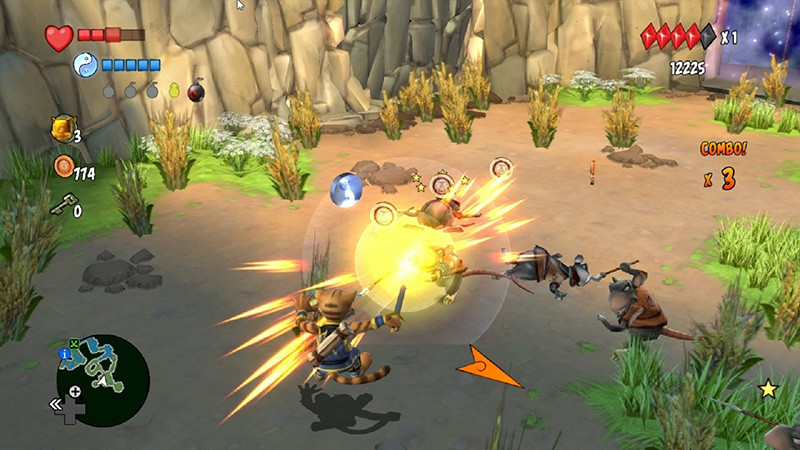The height and width of the screenshot is (450, 800).
Task: Select the yellow gourd item icon
Action: (x=174, y=91)
